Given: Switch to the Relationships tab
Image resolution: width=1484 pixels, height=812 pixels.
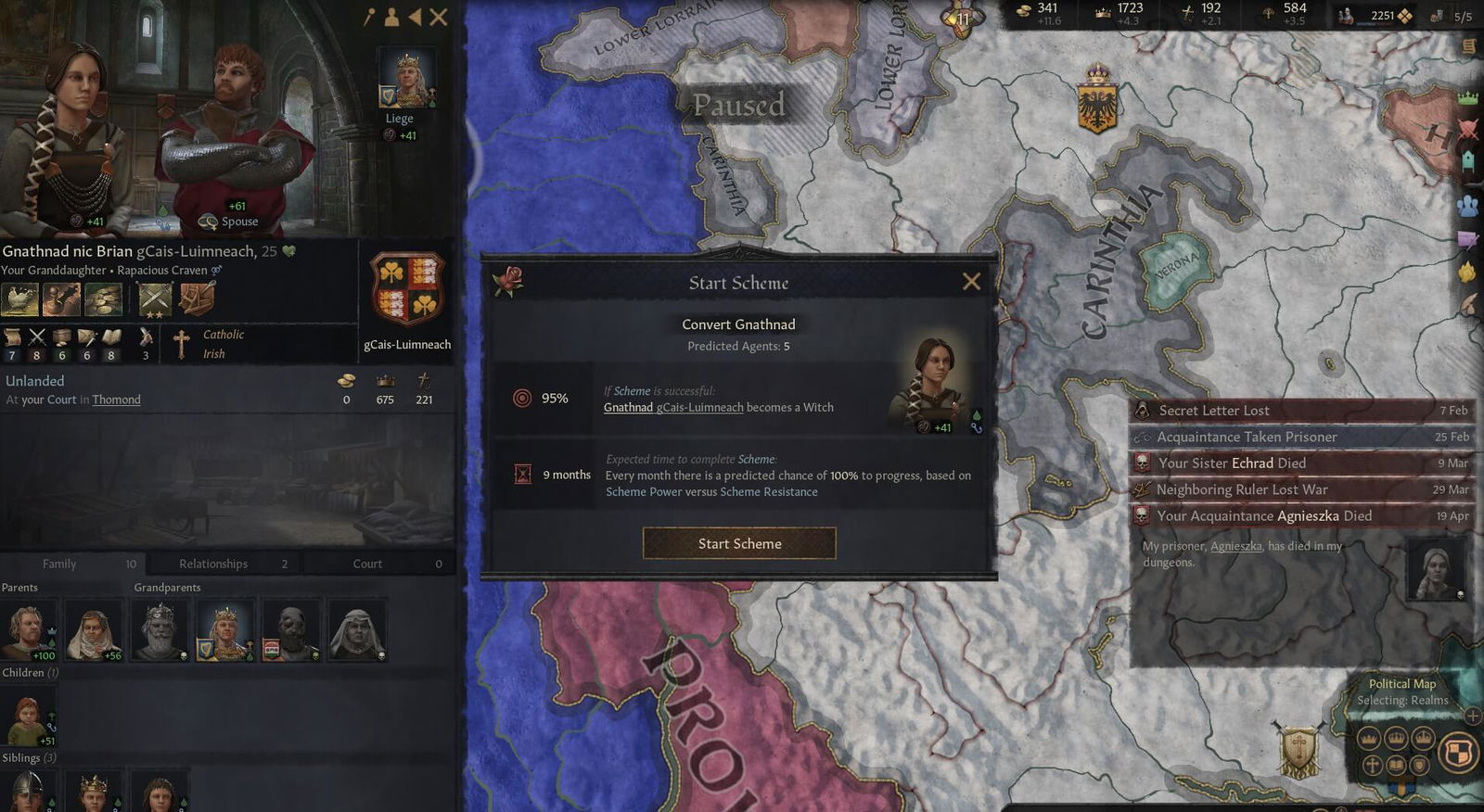Looking at the screenshot, I should [212, 564].
